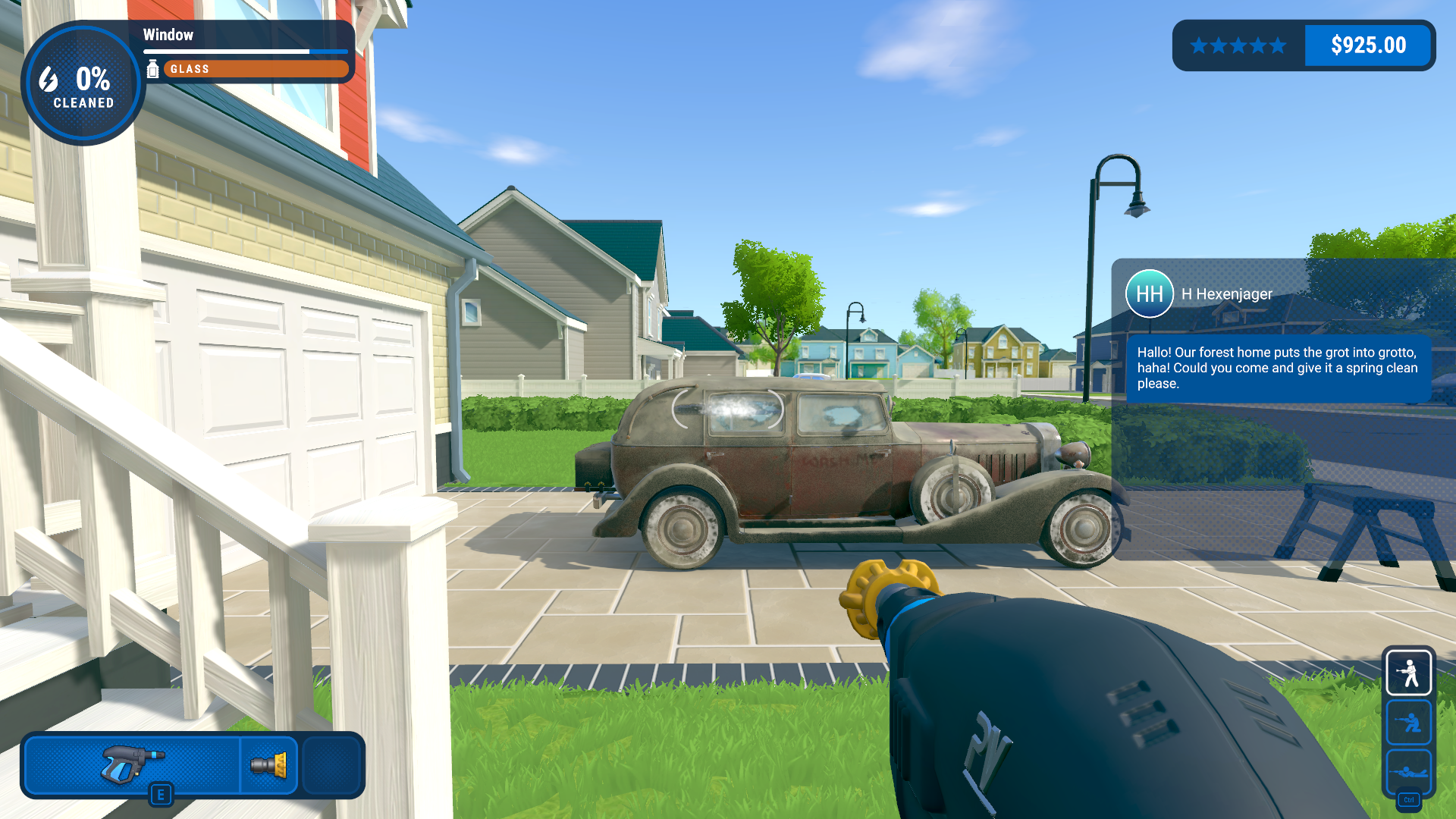Click the HH contact avatar
Viewport: 1456px width, 819px height.
tap(1149, 293)
